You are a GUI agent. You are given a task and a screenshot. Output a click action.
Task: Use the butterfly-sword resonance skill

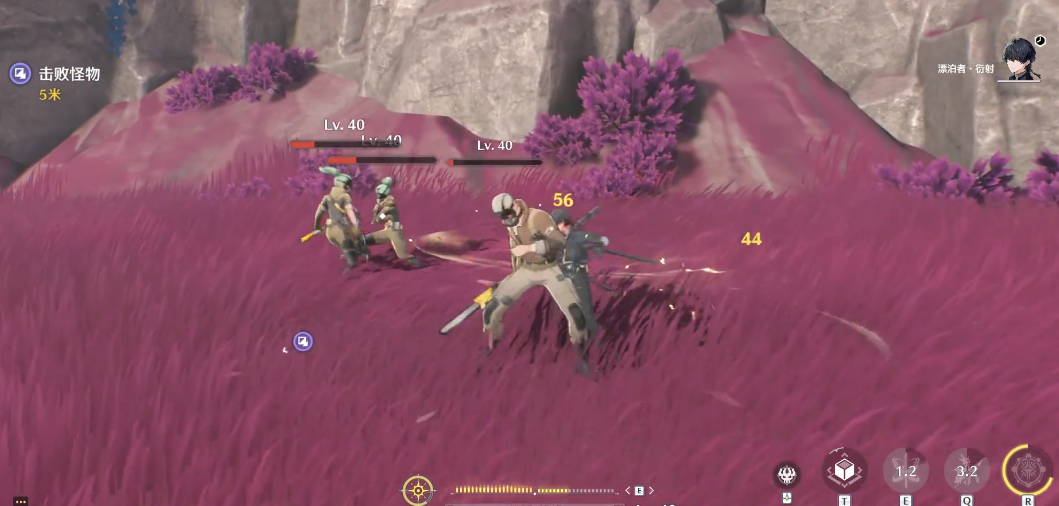[905, 470]
